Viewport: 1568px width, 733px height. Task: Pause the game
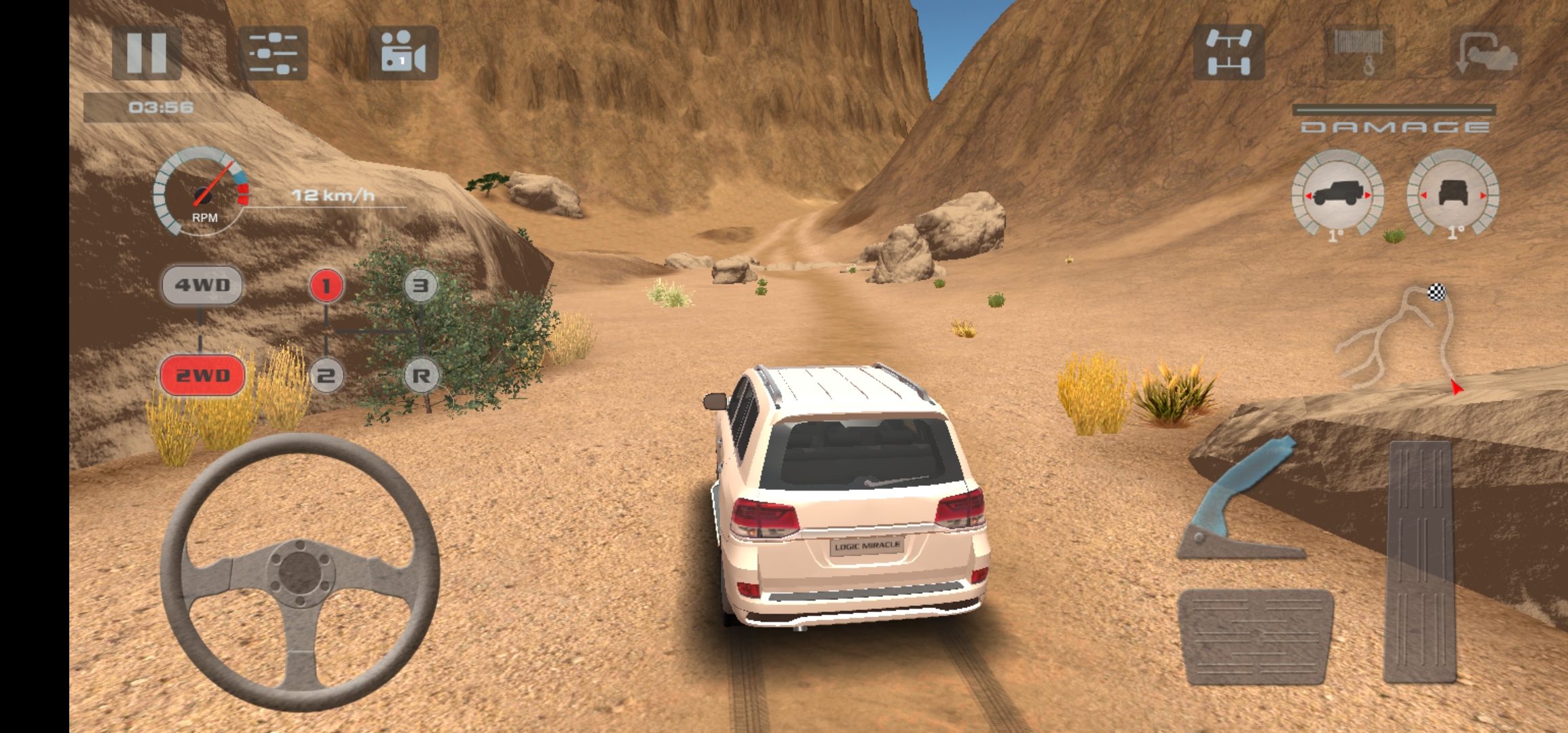pyautogui.click(x=147, y=52)
